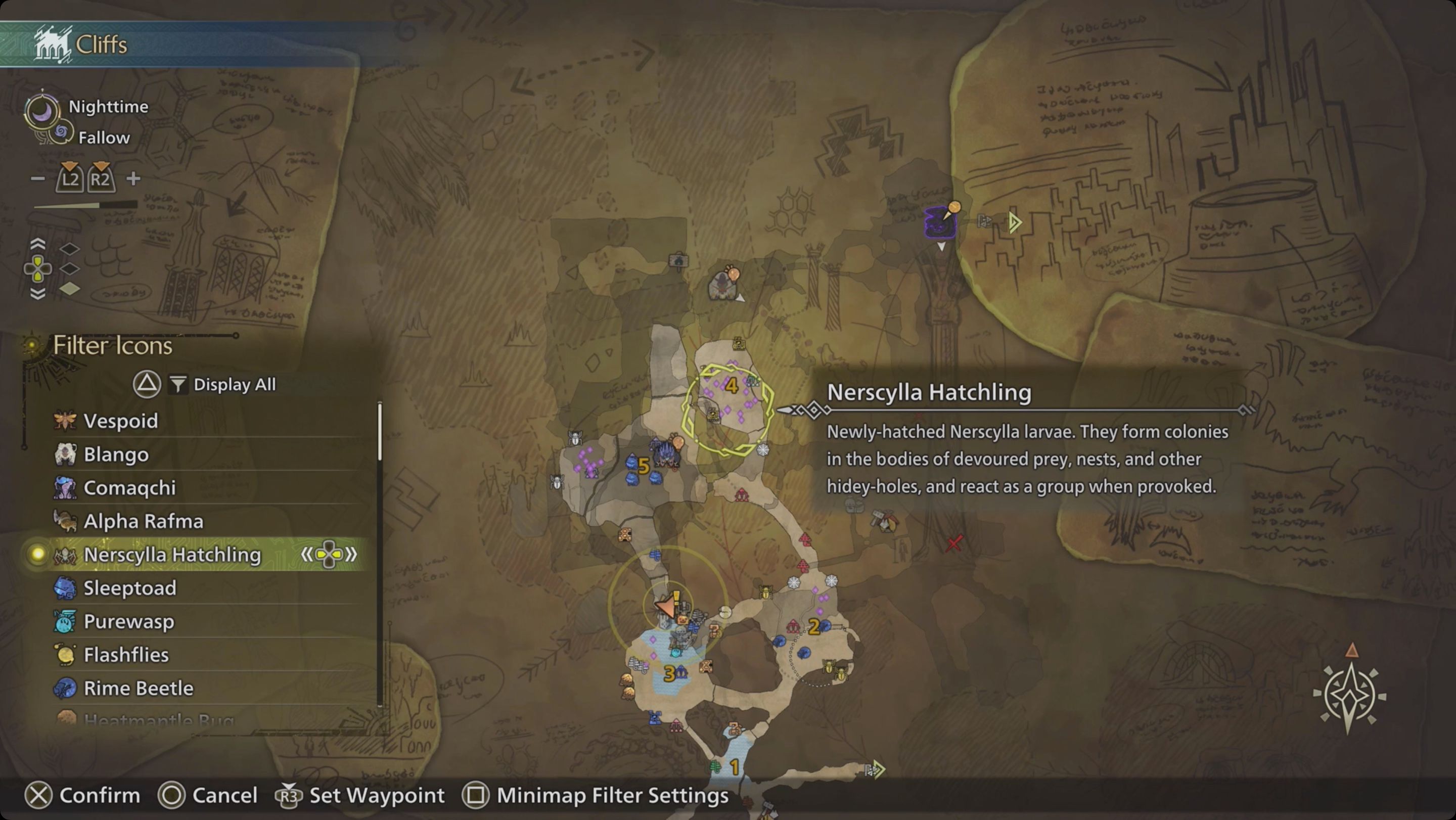Select the Comaqchi icon in the filter list
The image size is (1456, 820).
pyautogui.click(x=66, y=487)
